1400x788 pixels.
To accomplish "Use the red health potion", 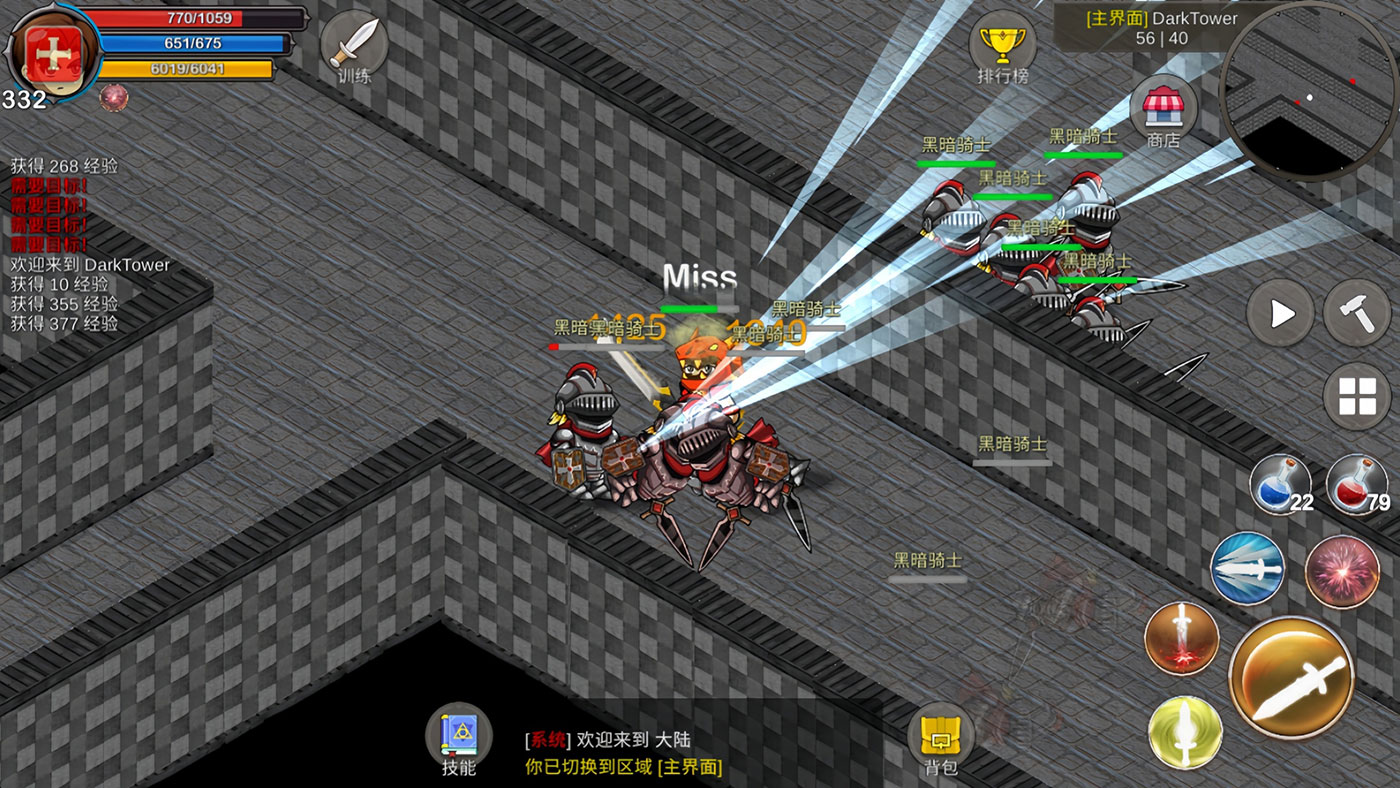I will point(1357,486).
